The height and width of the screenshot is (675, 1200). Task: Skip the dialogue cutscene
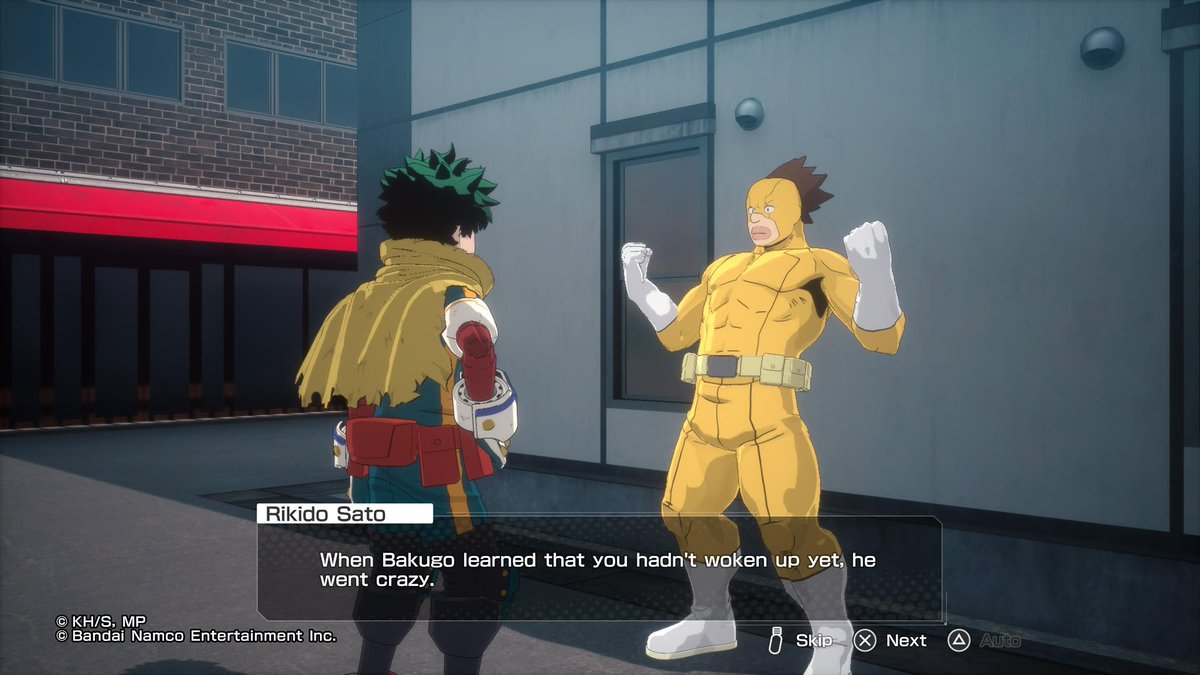(x=801, y=640)
